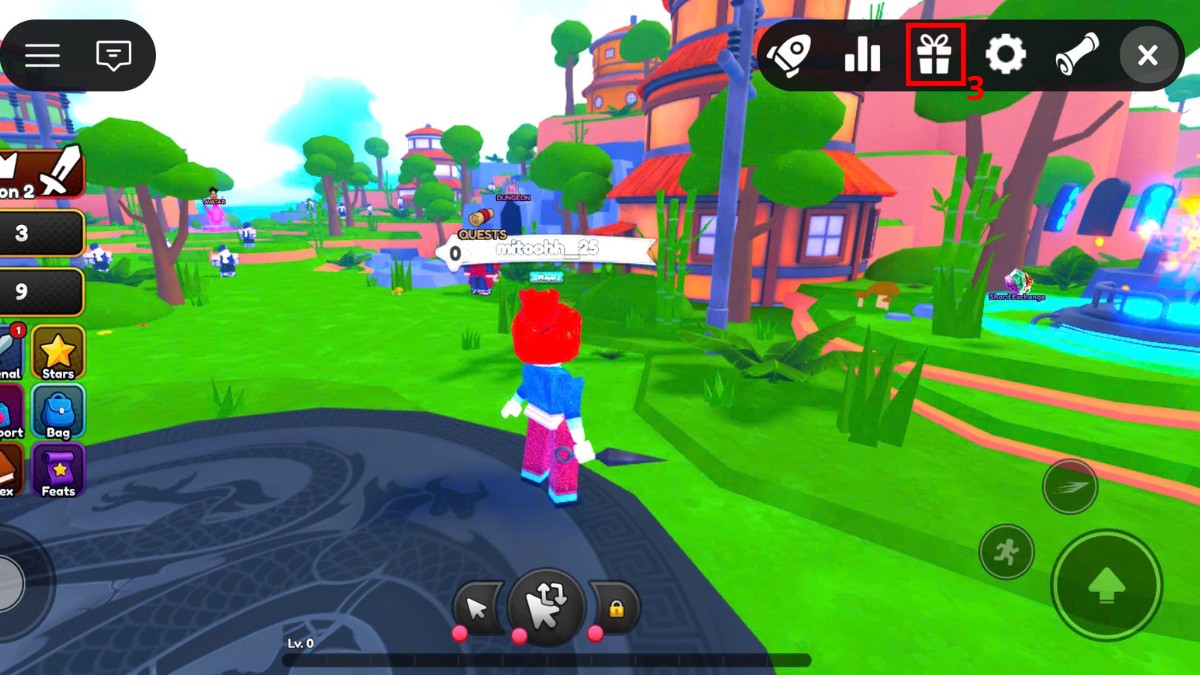Screen dimensions: 1200x675
Task: Activate the auto-click cursor with arrows button
Action: tap(545, 605)
